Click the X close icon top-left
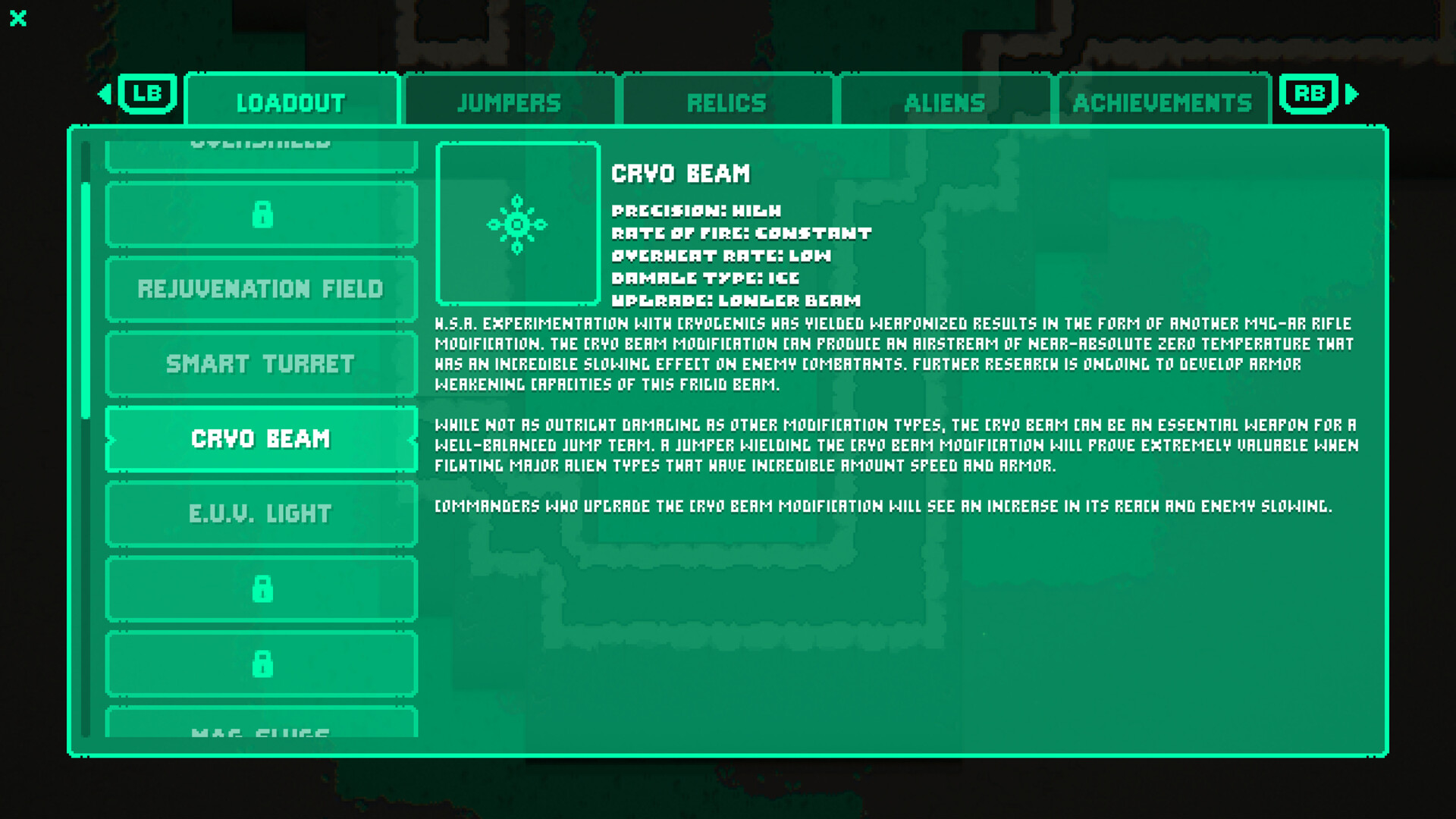The image size is (1456, 819). point(18,19)
